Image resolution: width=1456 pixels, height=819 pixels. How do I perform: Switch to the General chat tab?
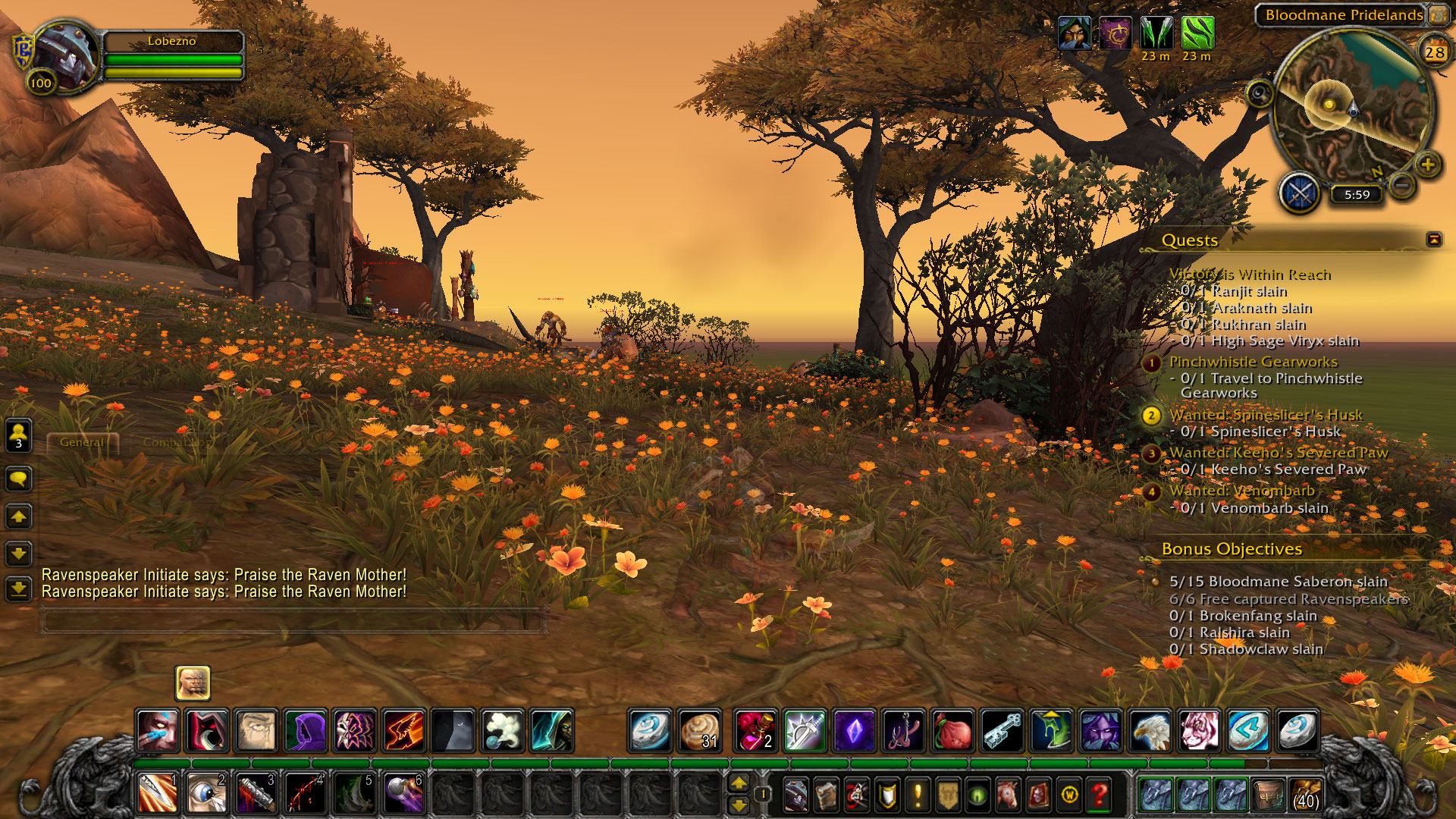click(82, 442)
